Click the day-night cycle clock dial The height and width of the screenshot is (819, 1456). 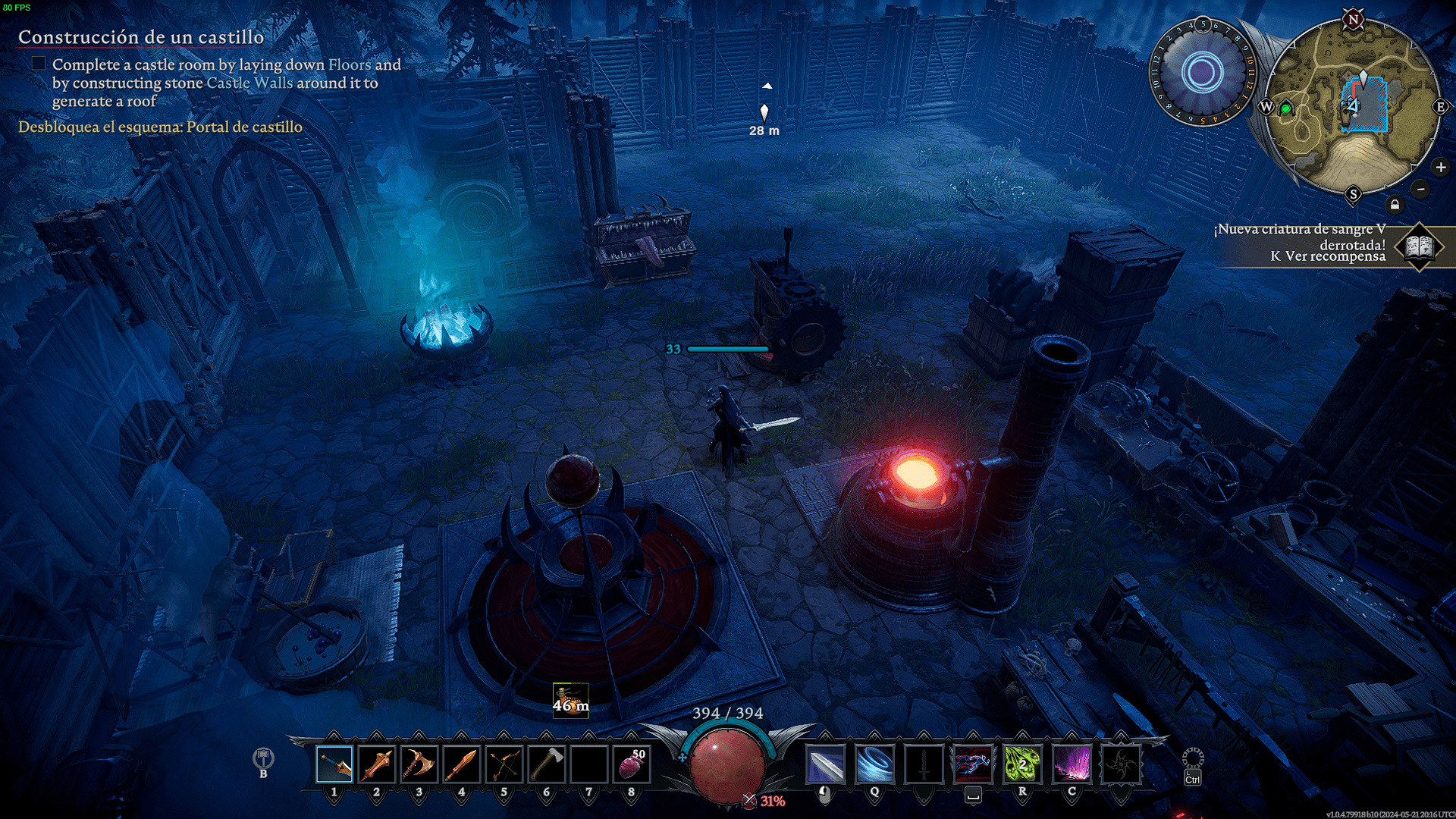point(1202,73)
